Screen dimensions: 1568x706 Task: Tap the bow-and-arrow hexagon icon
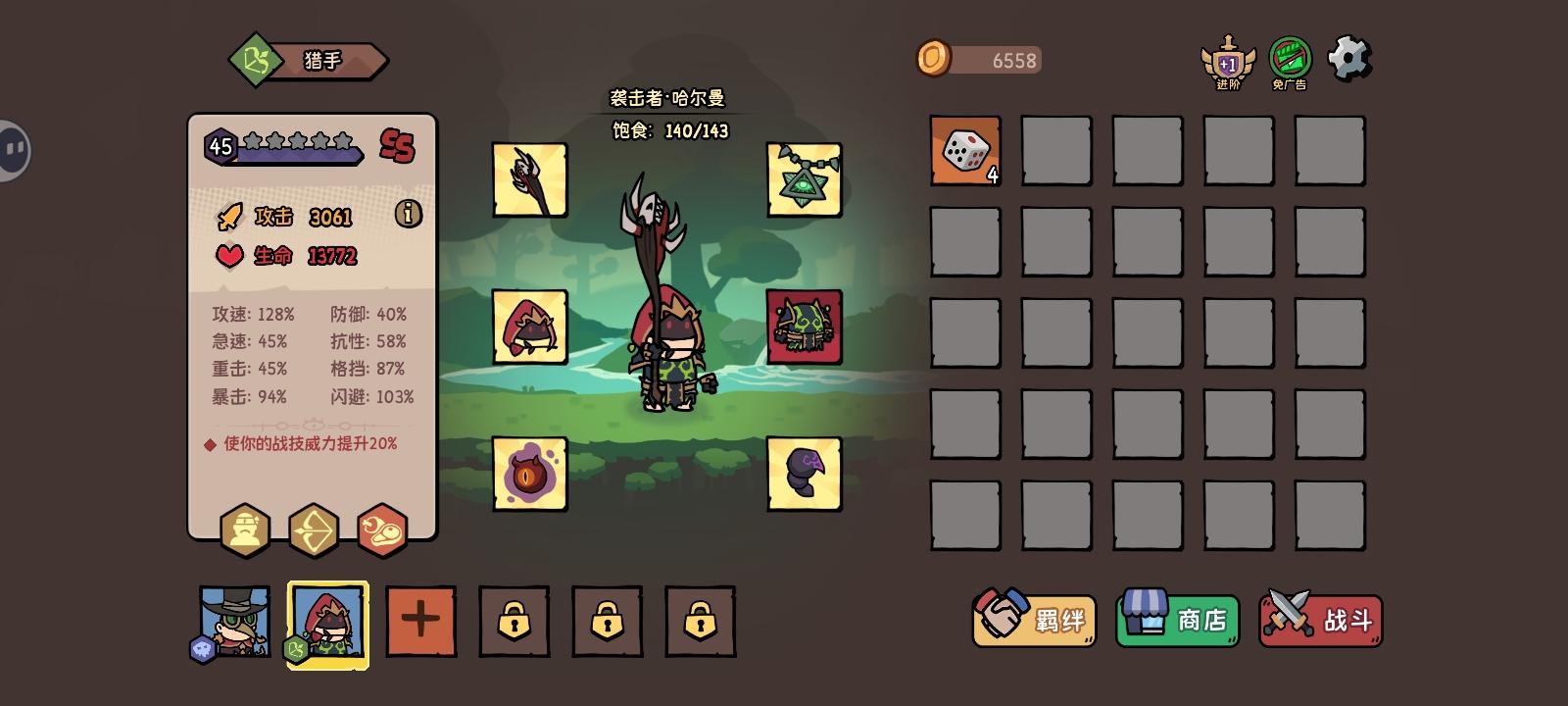click(x=315, y=530)
